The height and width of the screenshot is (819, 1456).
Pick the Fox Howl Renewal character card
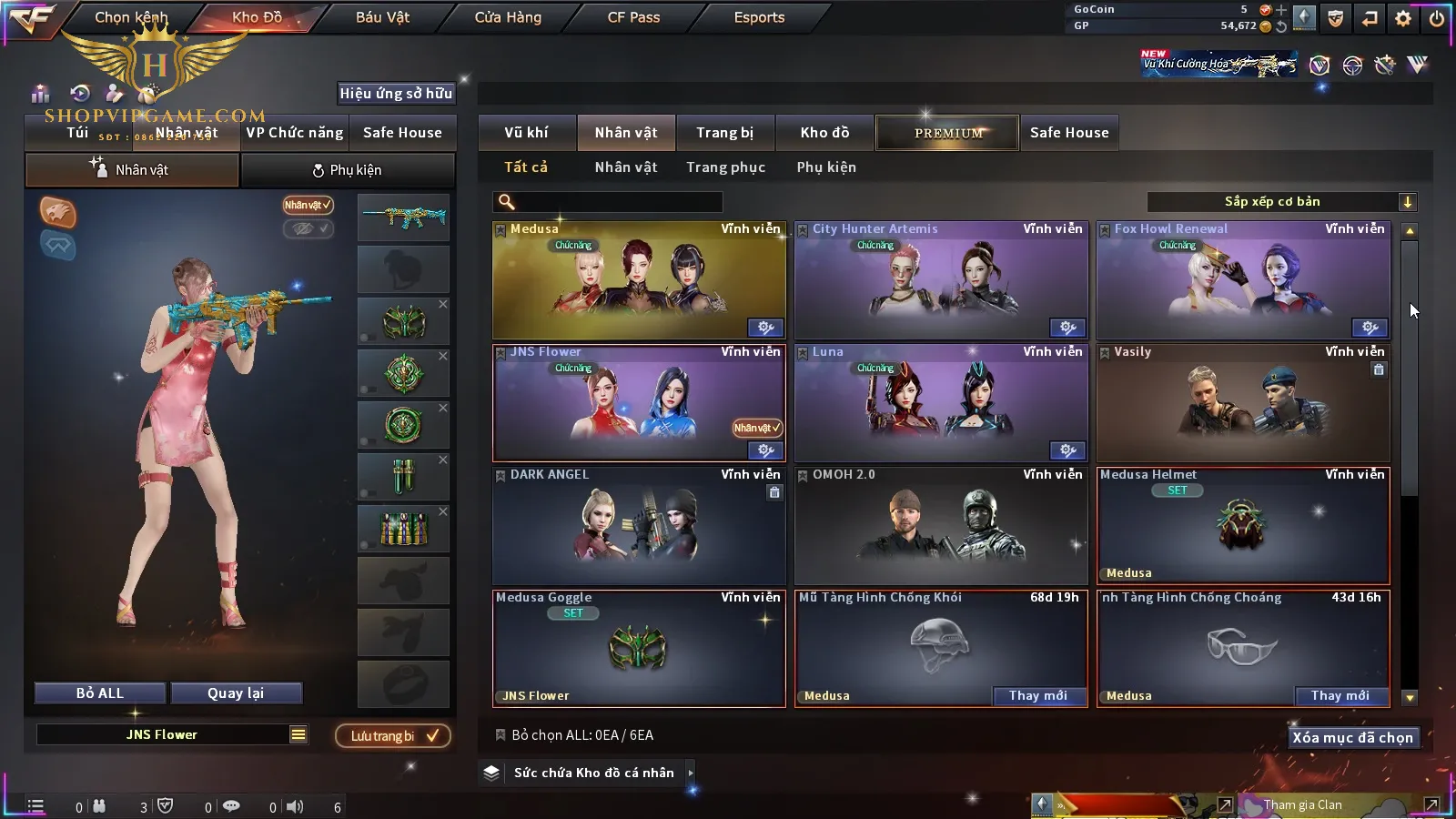[1243, 282]
